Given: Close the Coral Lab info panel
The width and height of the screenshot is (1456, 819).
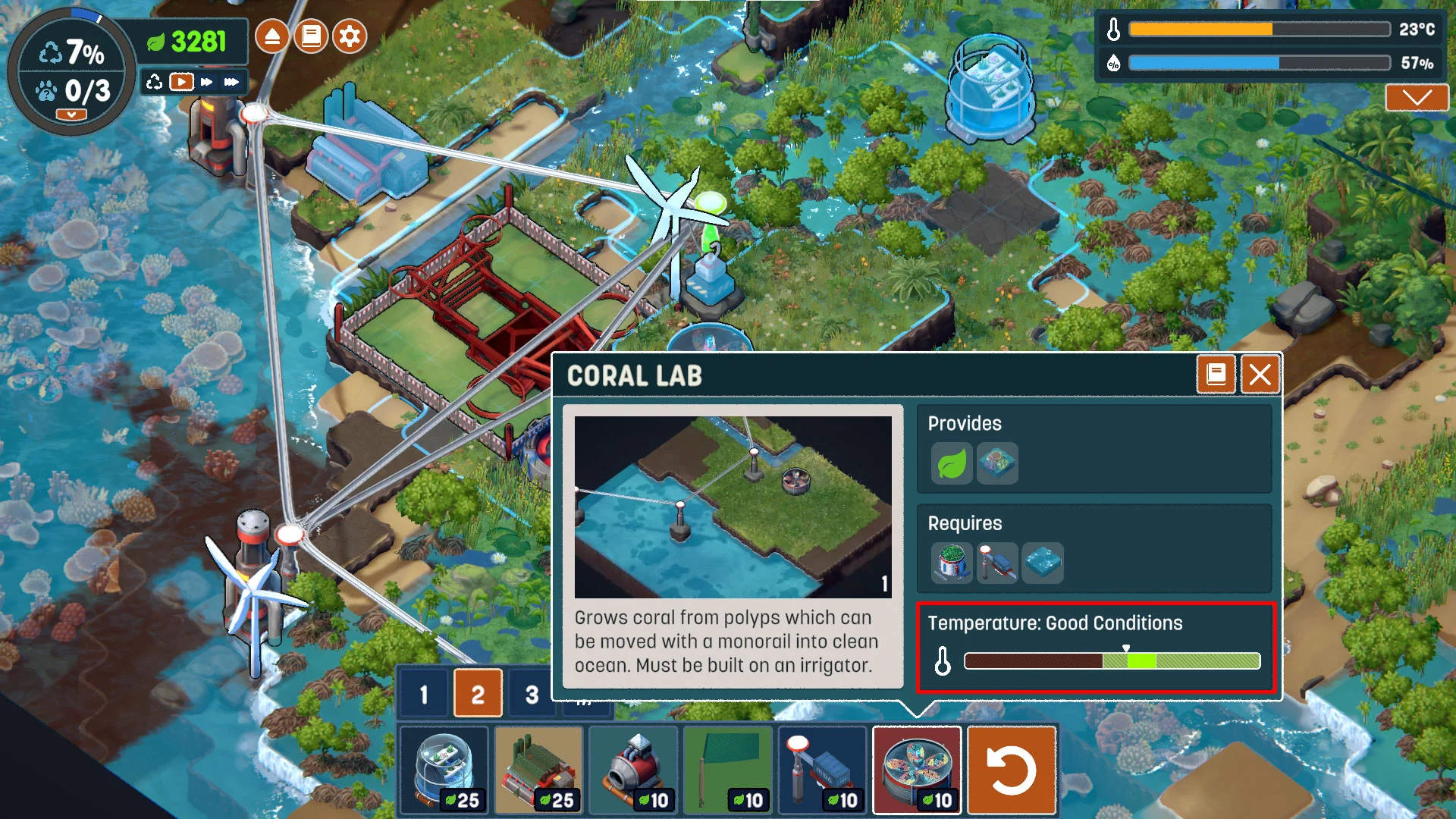Looking at the screenshot, I should pyautogui.click(x=1260, y=375).
